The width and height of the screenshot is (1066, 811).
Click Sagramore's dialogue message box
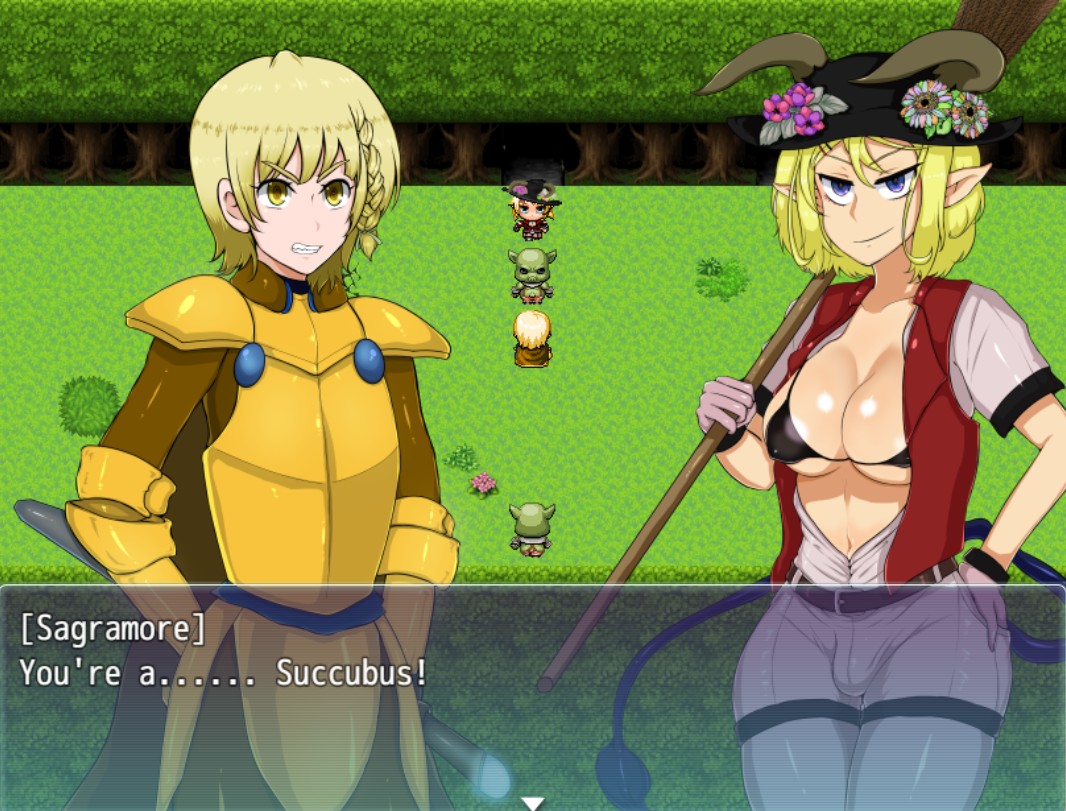(532, 690)
